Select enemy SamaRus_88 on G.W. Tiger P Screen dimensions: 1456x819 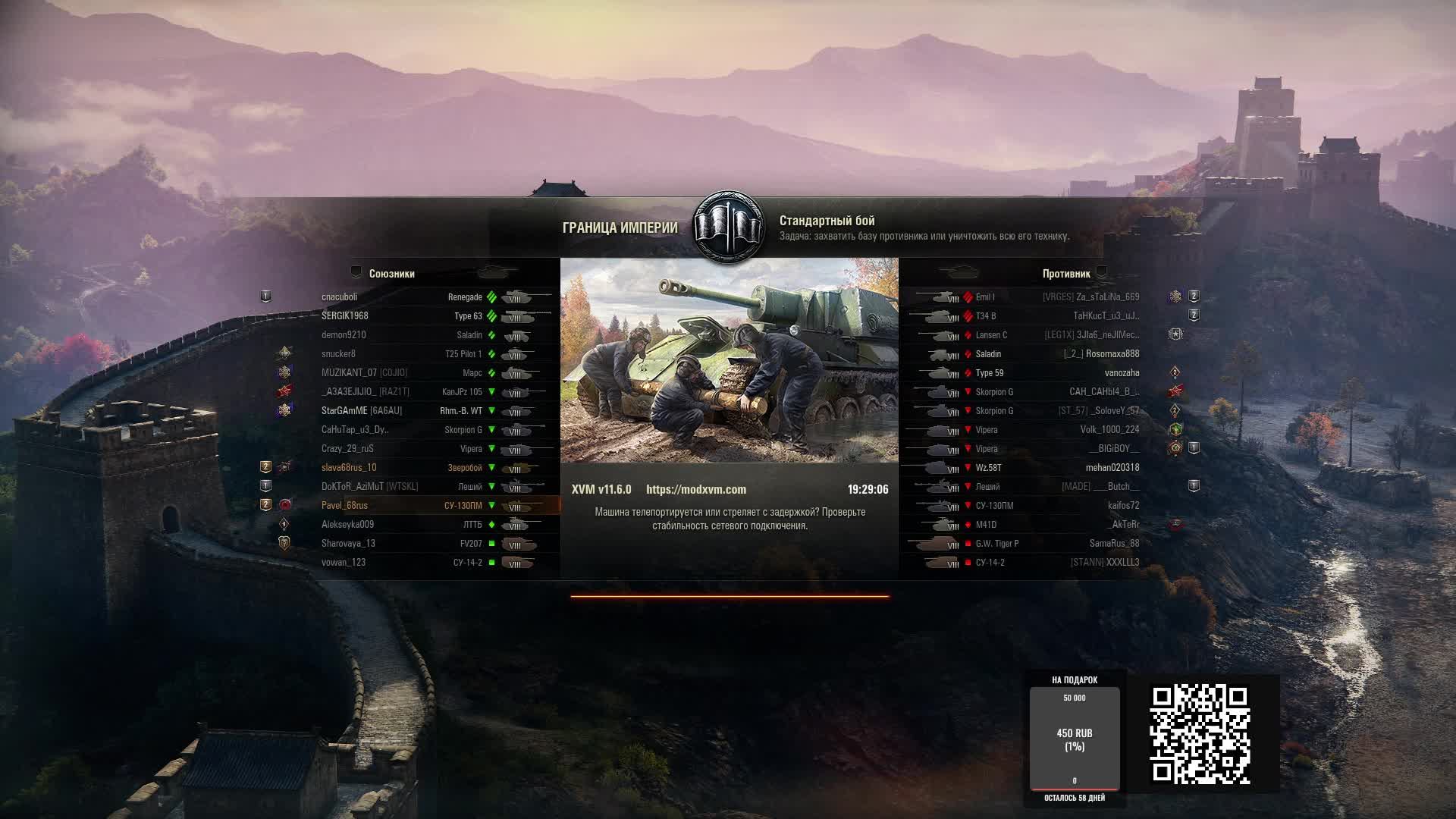coord(1114,544)
